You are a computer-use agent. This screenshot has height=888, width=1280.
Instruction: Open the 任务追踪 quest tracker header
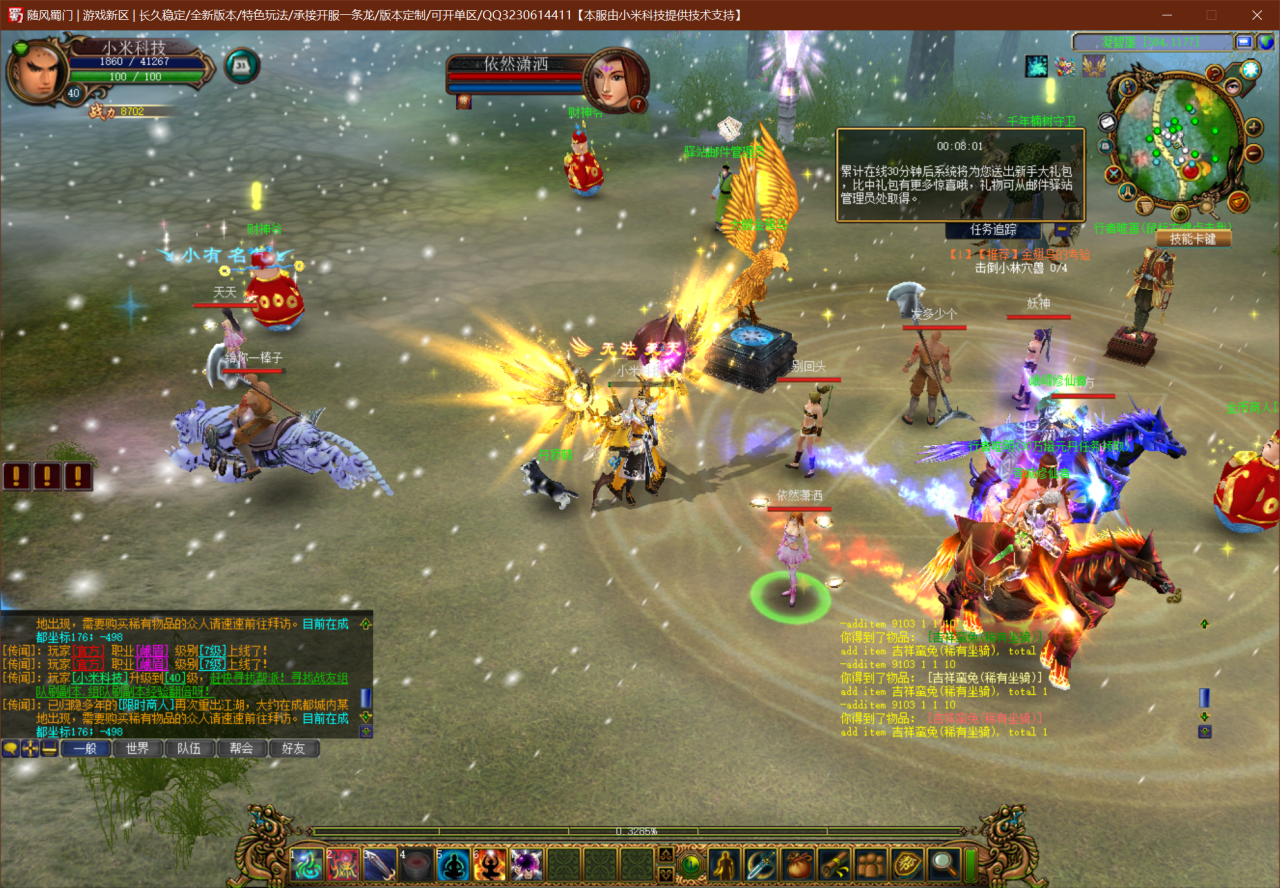coord(994,229)
